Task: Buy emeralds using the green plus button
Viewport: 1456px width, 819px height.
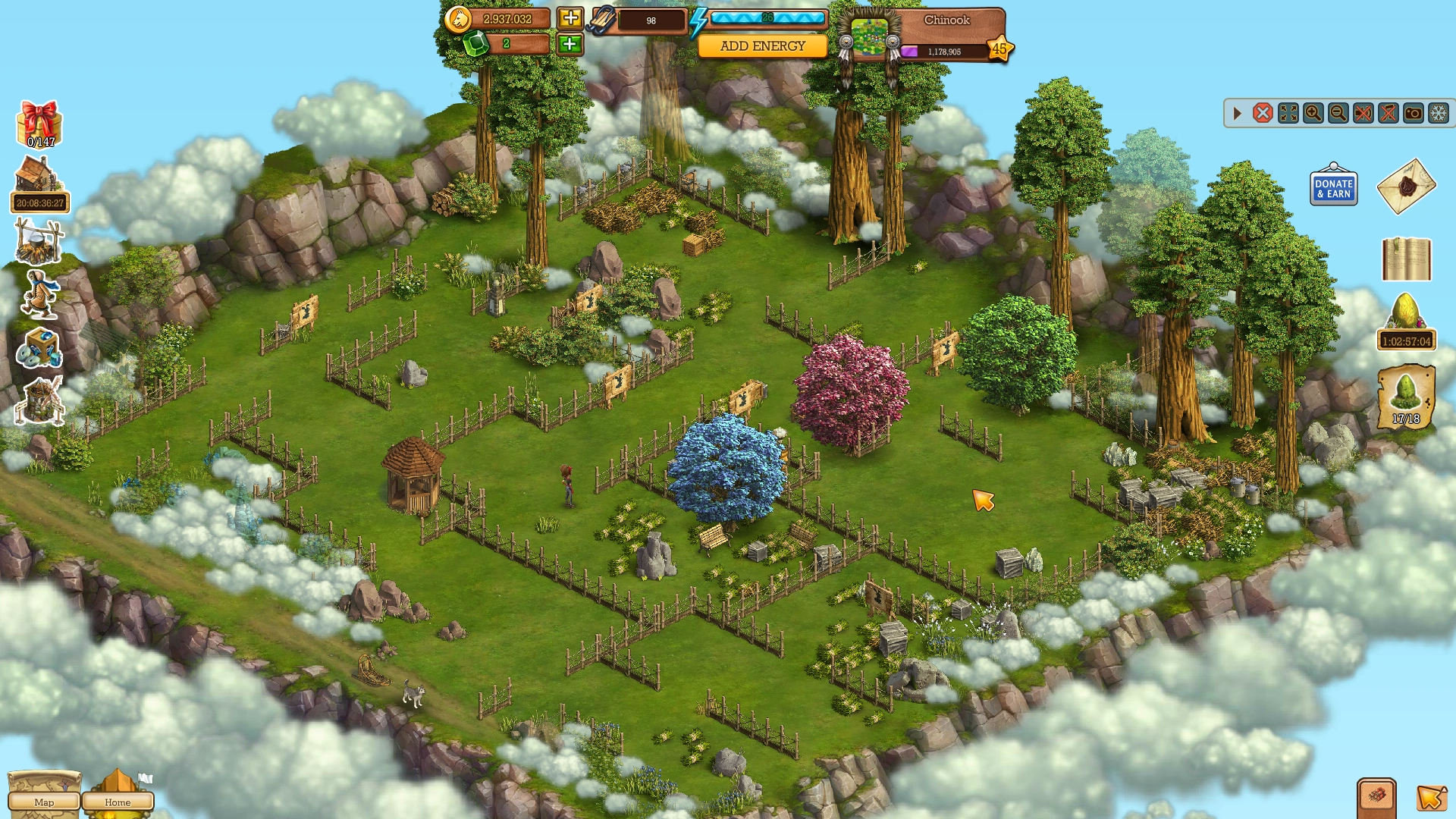Action: tap(570, 44)
